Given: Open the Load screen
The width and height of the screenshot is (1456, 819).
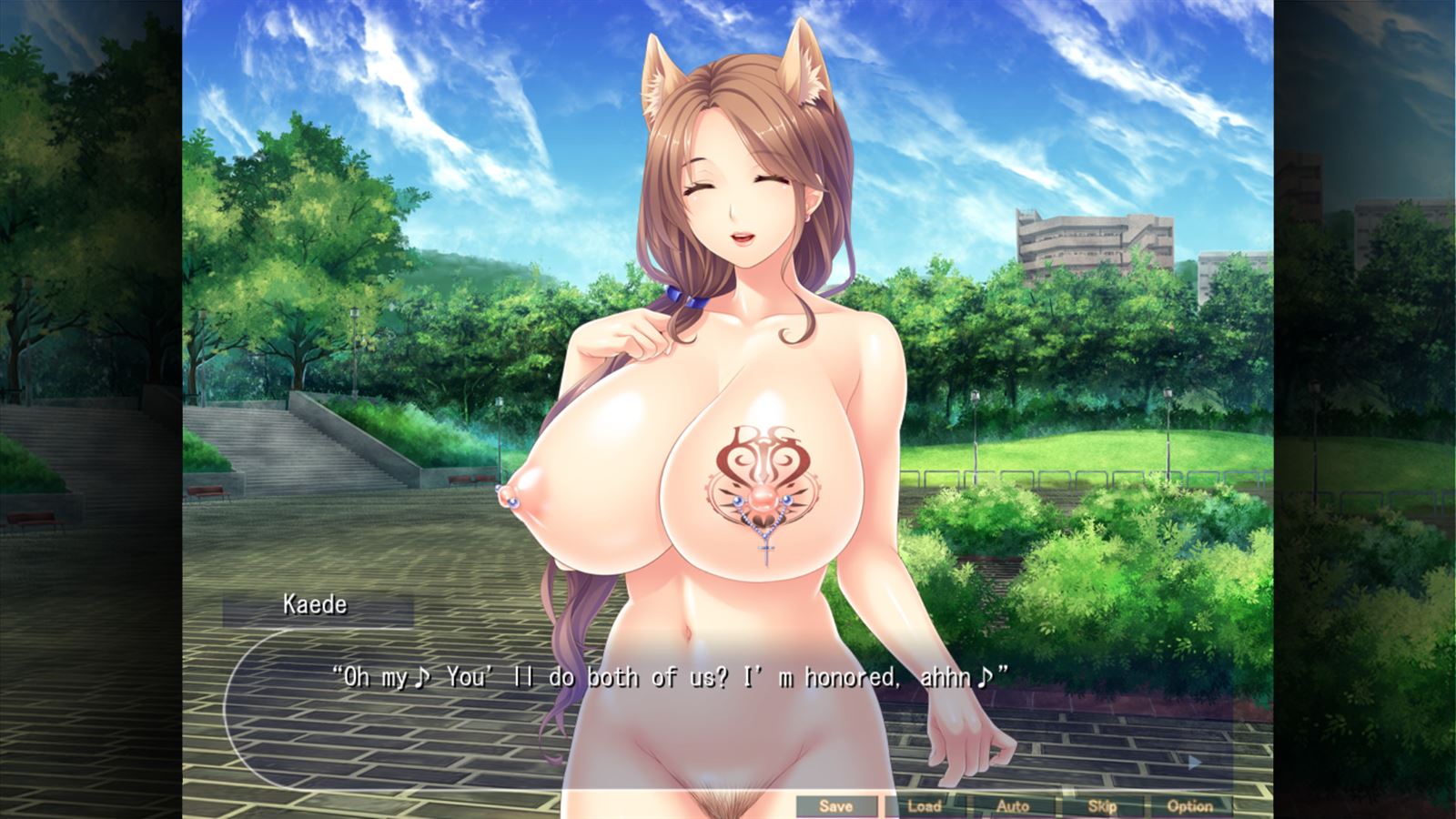Looking at the screenshot, I should [925, 805].
